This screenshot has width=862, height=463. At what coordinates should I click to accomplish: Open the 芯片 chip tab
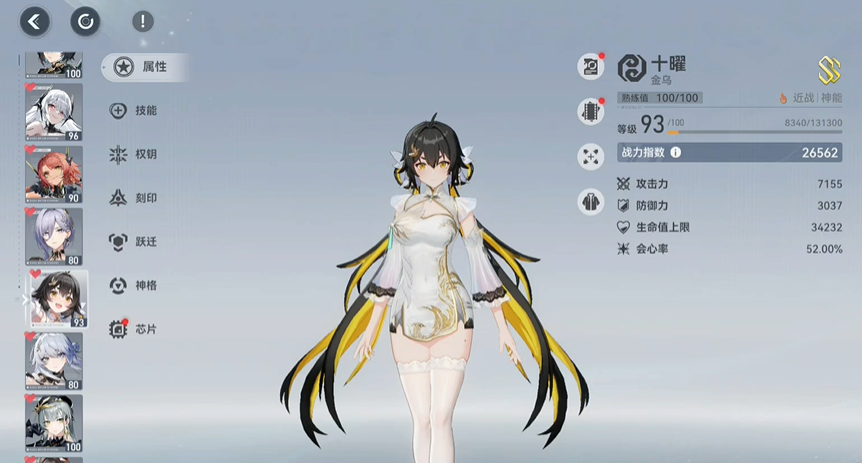pyautogui.click(x=134, y=329)
